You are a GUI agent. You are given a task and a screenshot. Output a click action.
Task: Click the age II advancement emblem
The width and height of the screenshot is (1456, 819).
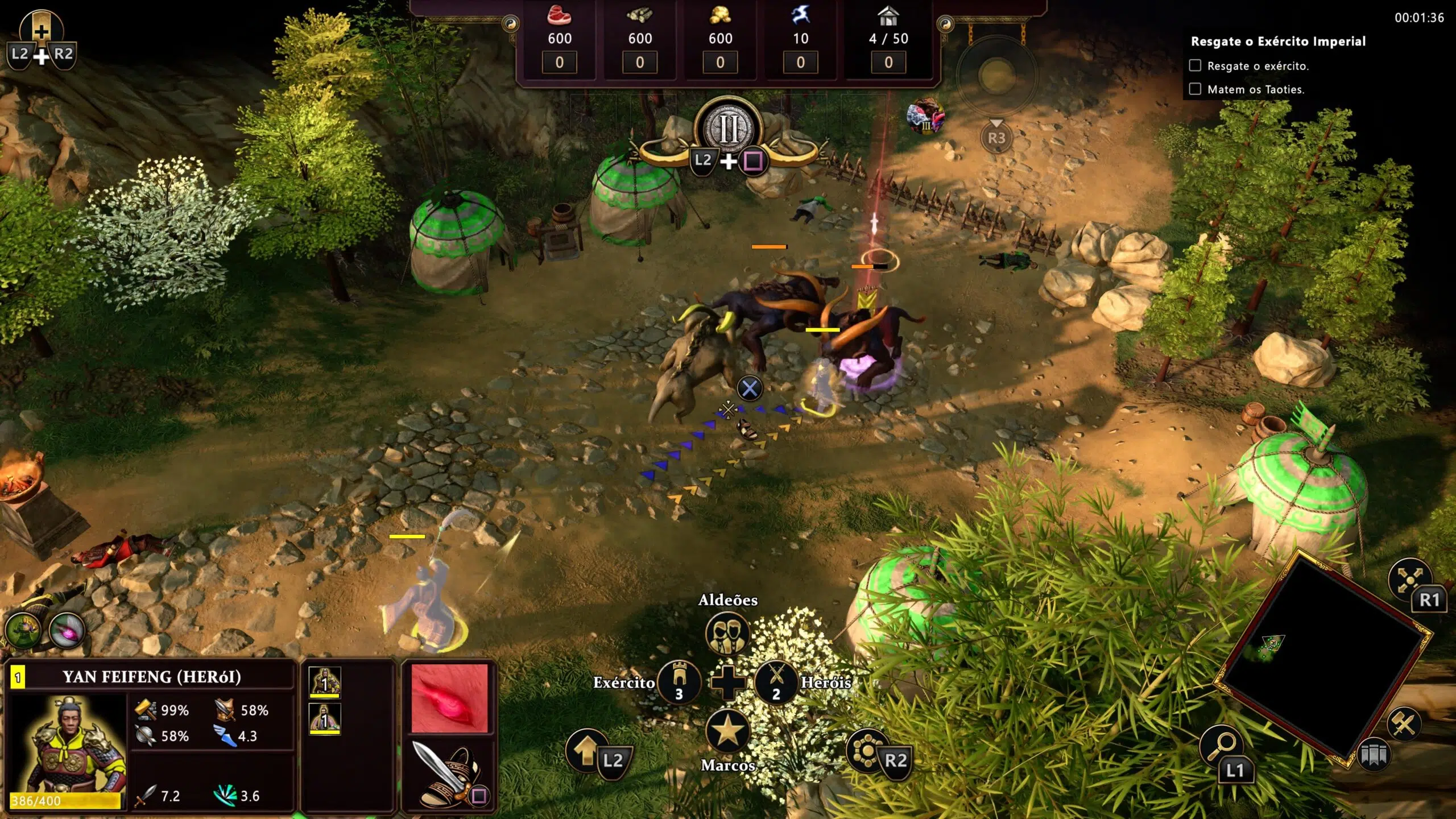[x=729, y=129]
